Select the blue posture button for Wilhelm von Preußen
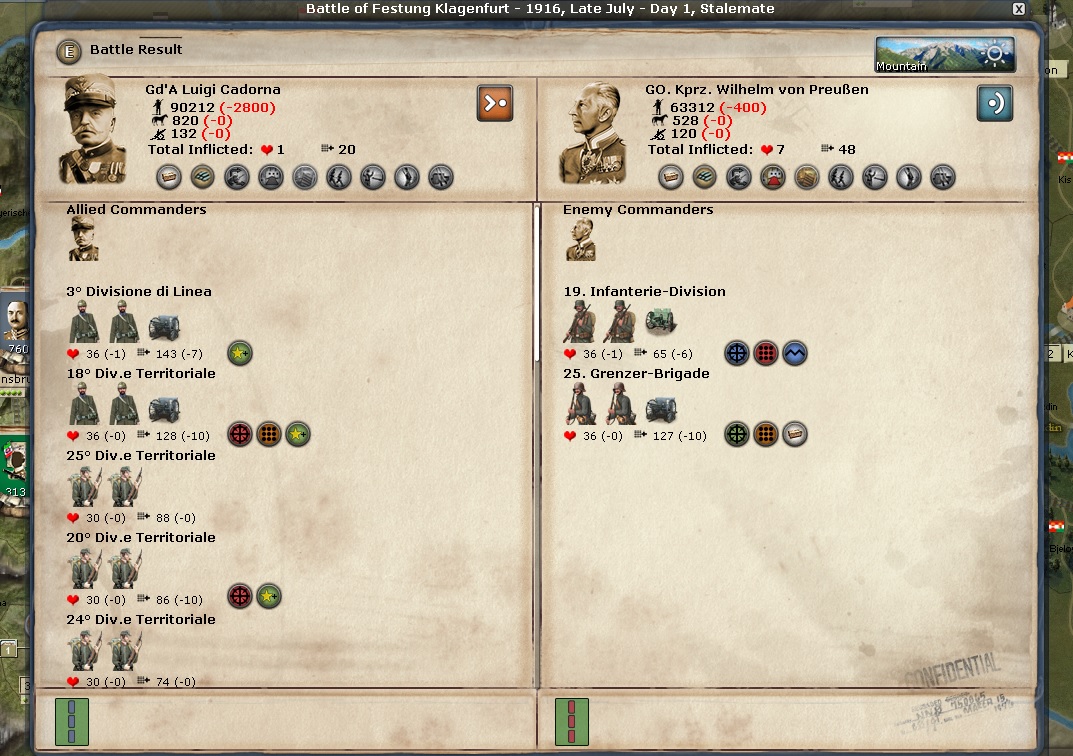Image resolution: width=1073 pixels, height=756 pixels. pos(995,103)
